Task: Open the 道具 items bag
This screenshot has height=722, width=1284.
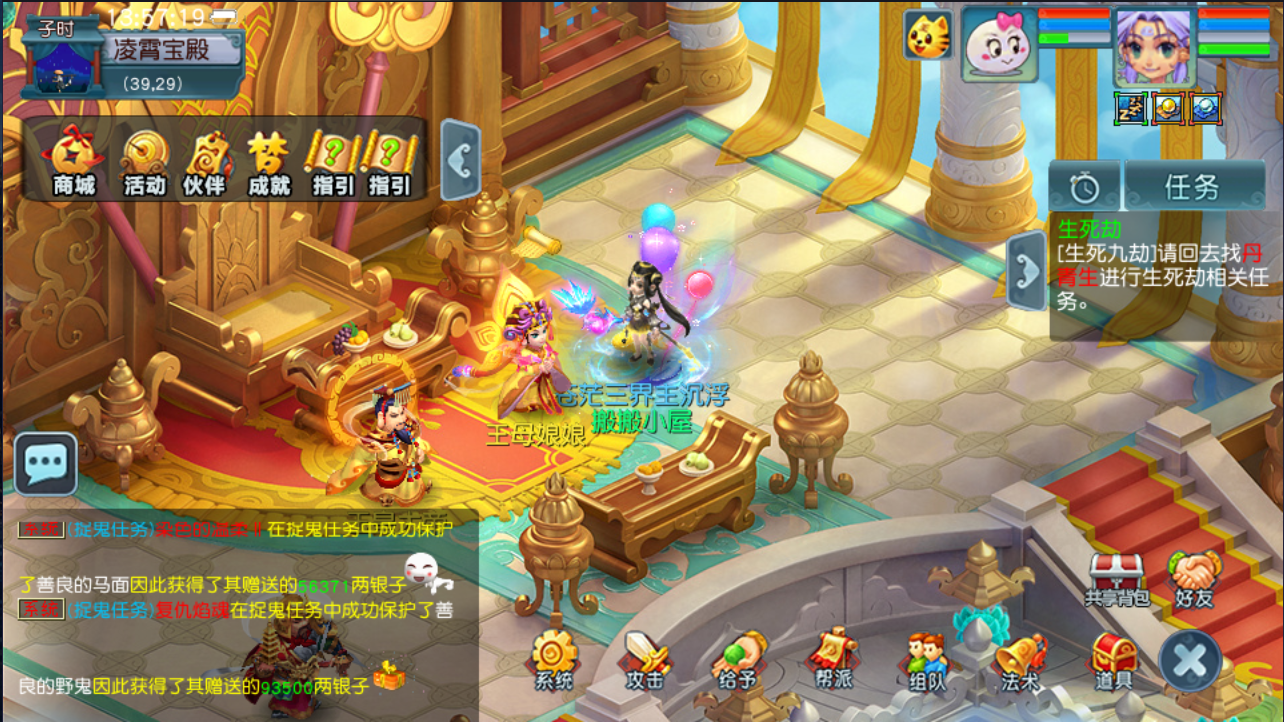Action: 1112,660
